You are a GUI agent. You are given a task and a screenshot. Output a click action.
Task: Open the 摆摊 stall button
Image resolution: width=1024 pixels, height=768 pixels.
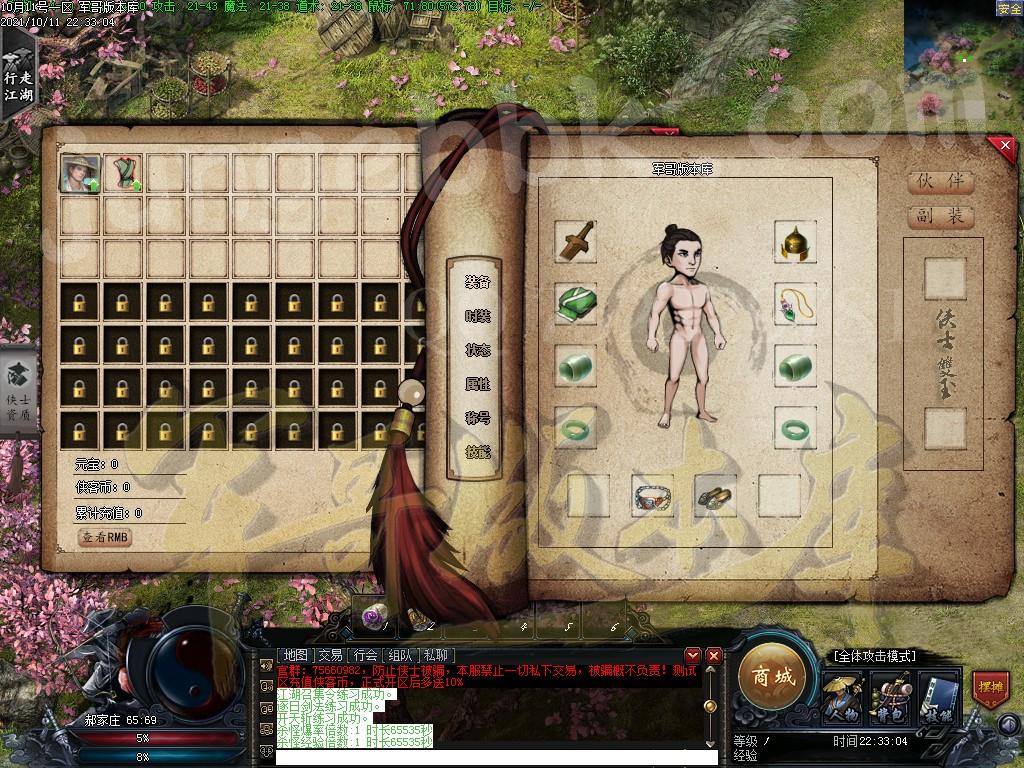990,690
